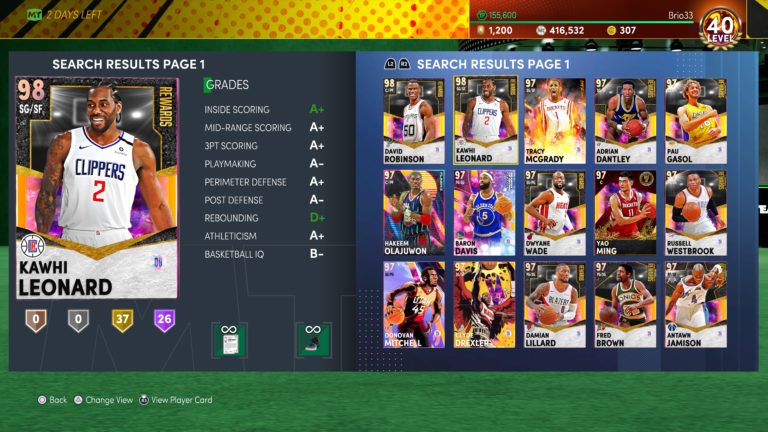
Task: Select the Yao Ming card
Action: pos(625,212)
